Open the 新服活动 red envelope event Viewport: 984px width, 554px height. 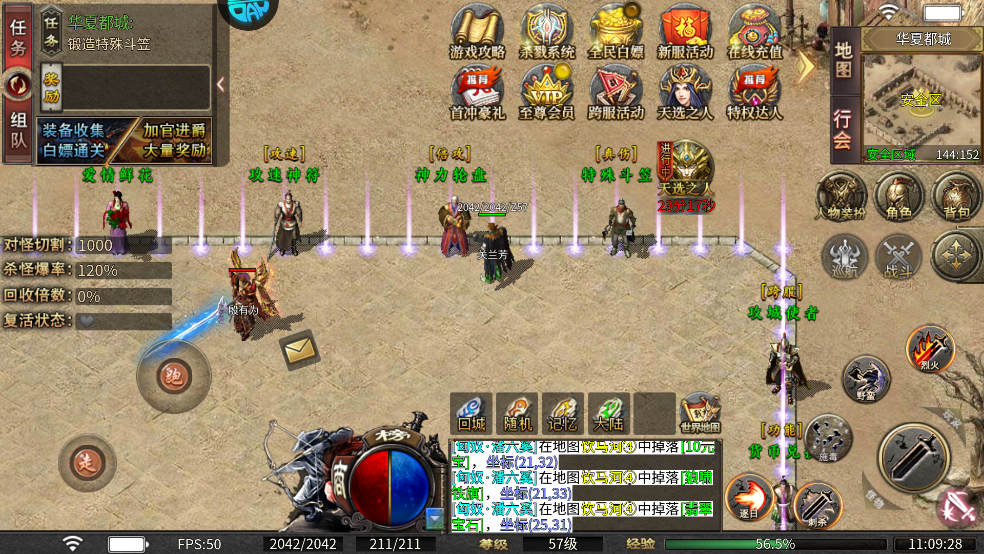(x=685, y=31)
